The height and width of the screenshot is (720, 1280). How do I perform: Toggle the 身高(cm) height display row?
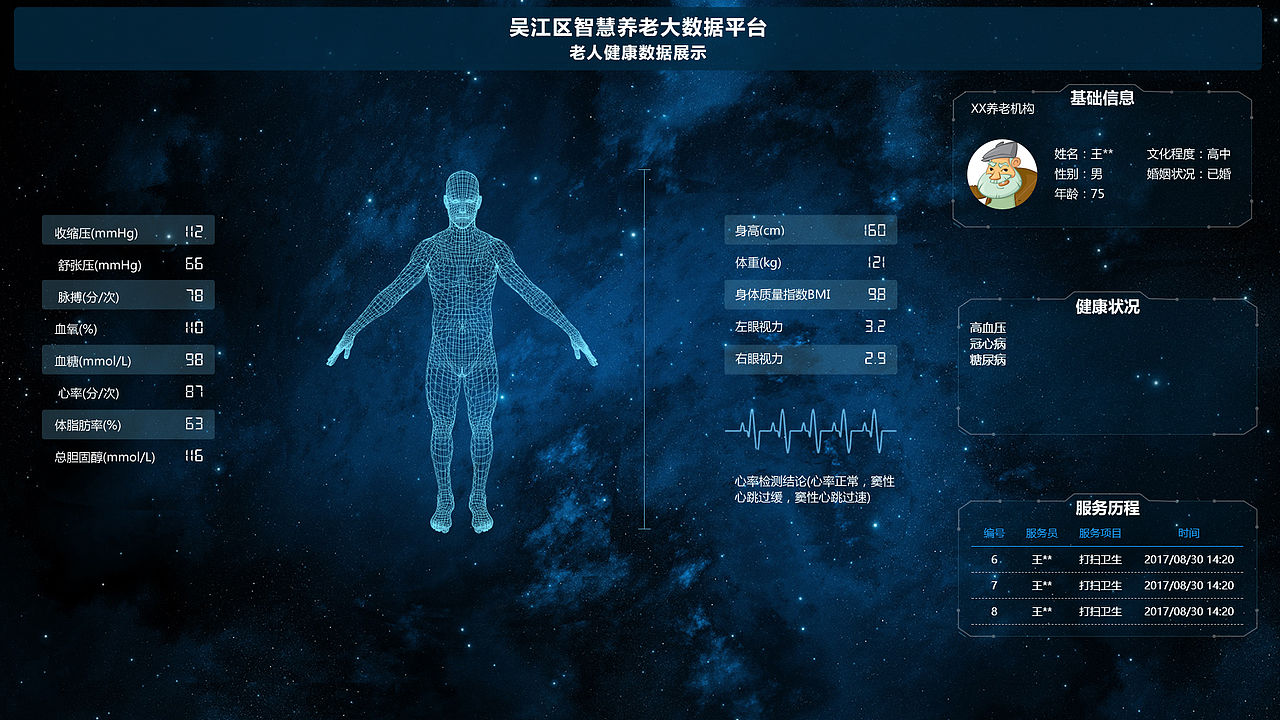810,230
